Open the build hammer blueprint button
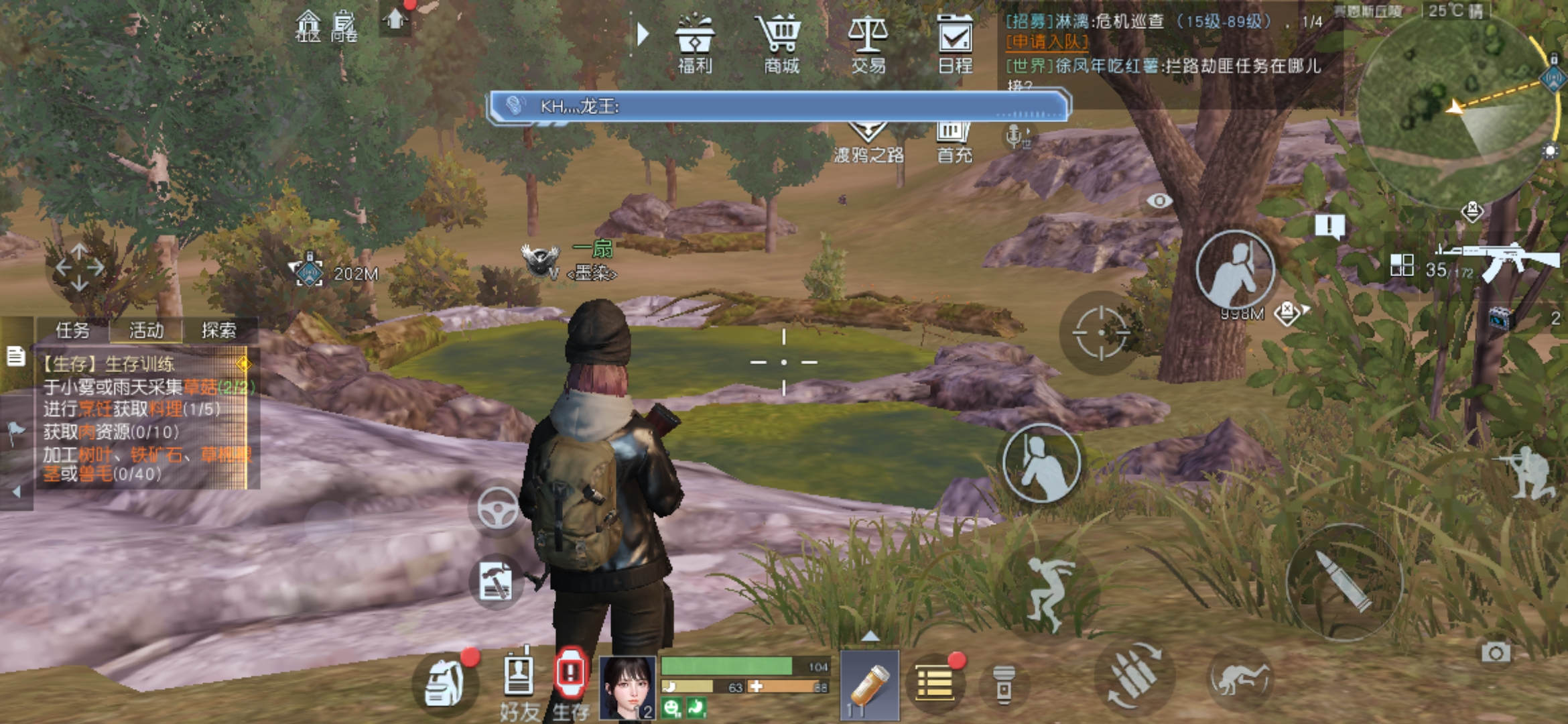Image resolution: width=1568 pixels, height=724 pixels. [496, 581]
